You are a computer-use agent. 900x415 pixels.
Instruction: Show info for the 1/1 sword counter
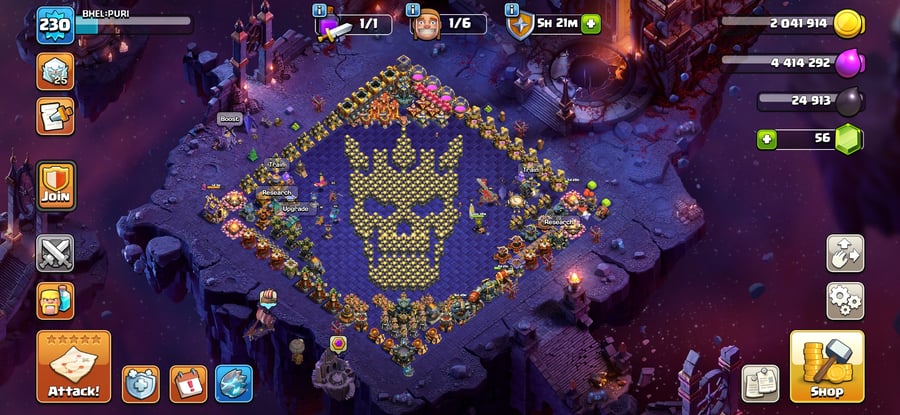pyautogui.click(x=319, y=10)
